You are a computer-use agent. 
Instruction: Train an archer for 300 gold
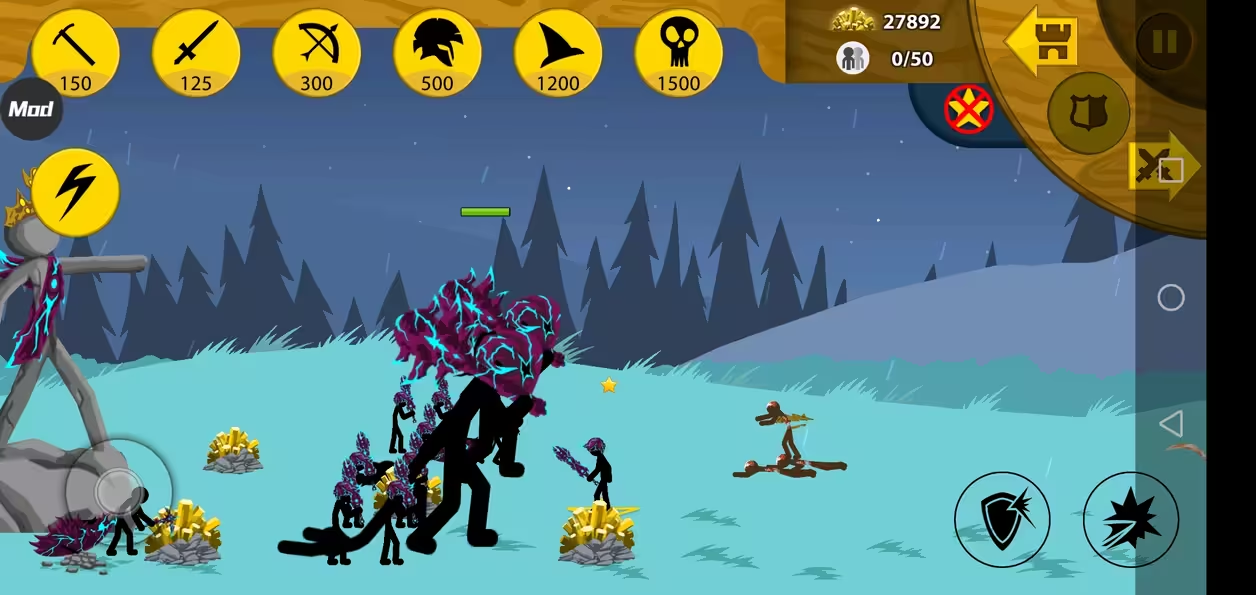pyautogui.click(x=317, y=52)
